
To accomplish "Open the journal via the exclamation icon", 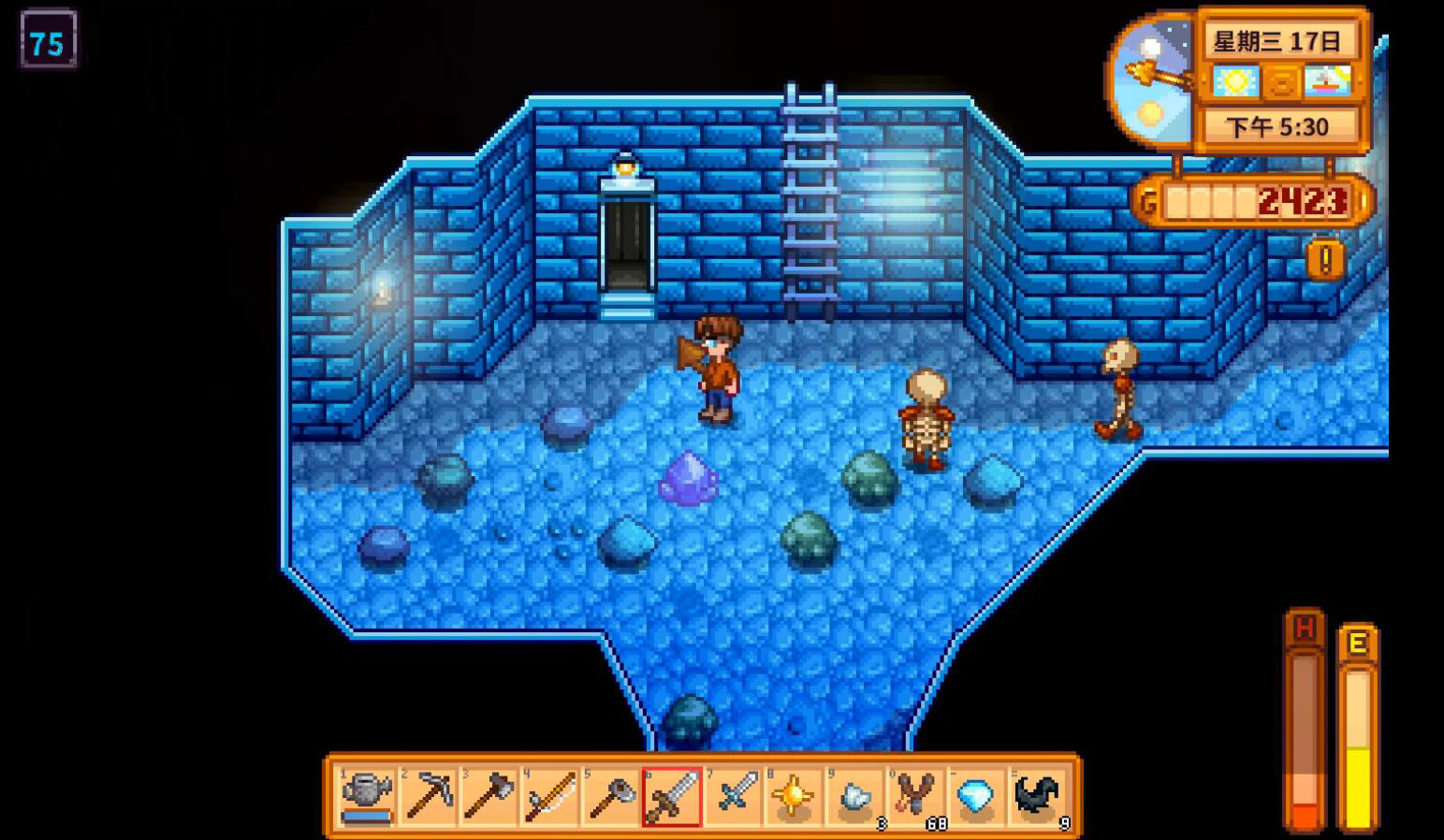I will [x=1324, y=259].
